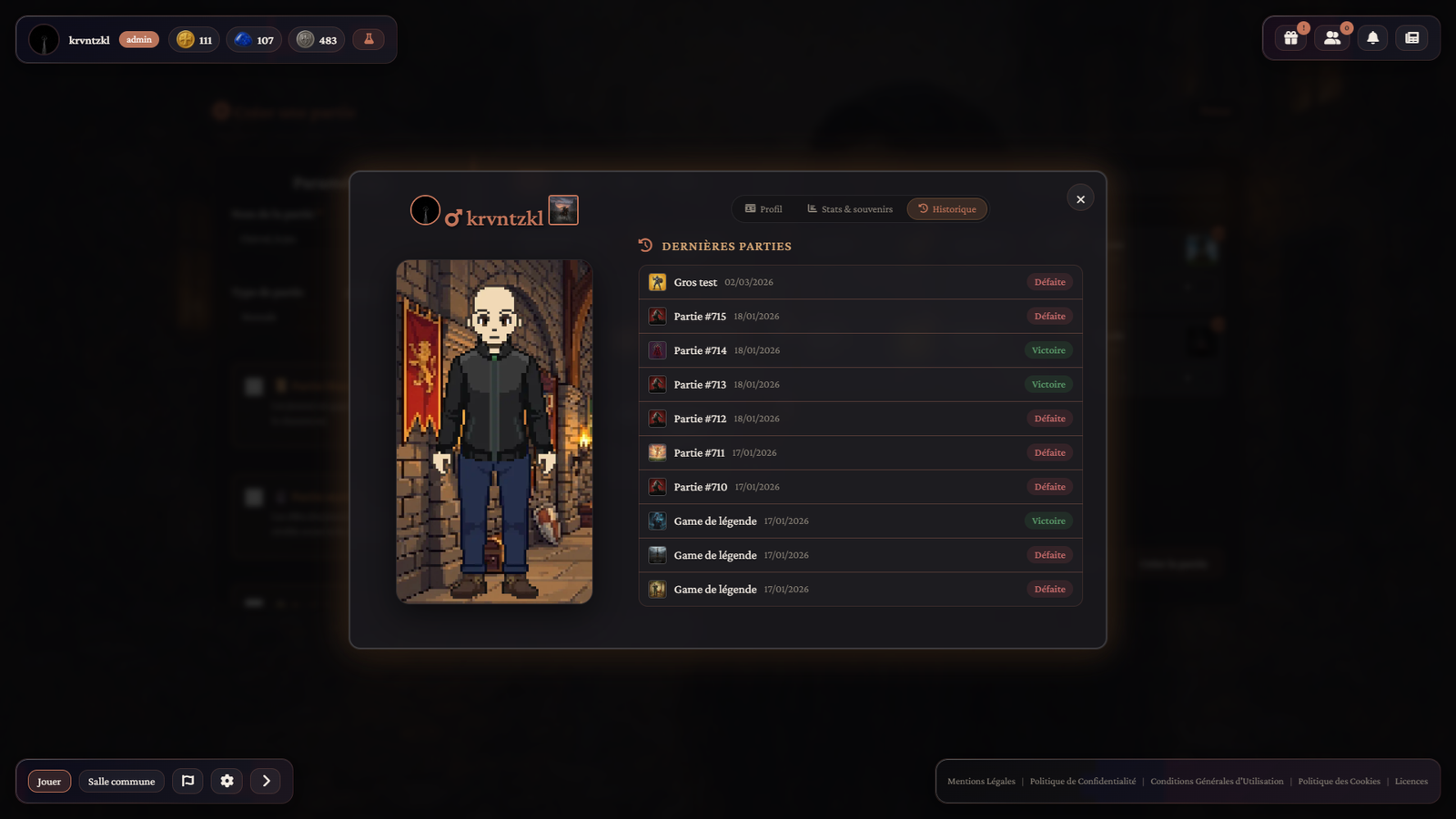Open the Partie #710 entry
This screenshot has width=1456, height=819.
(860, 487)
